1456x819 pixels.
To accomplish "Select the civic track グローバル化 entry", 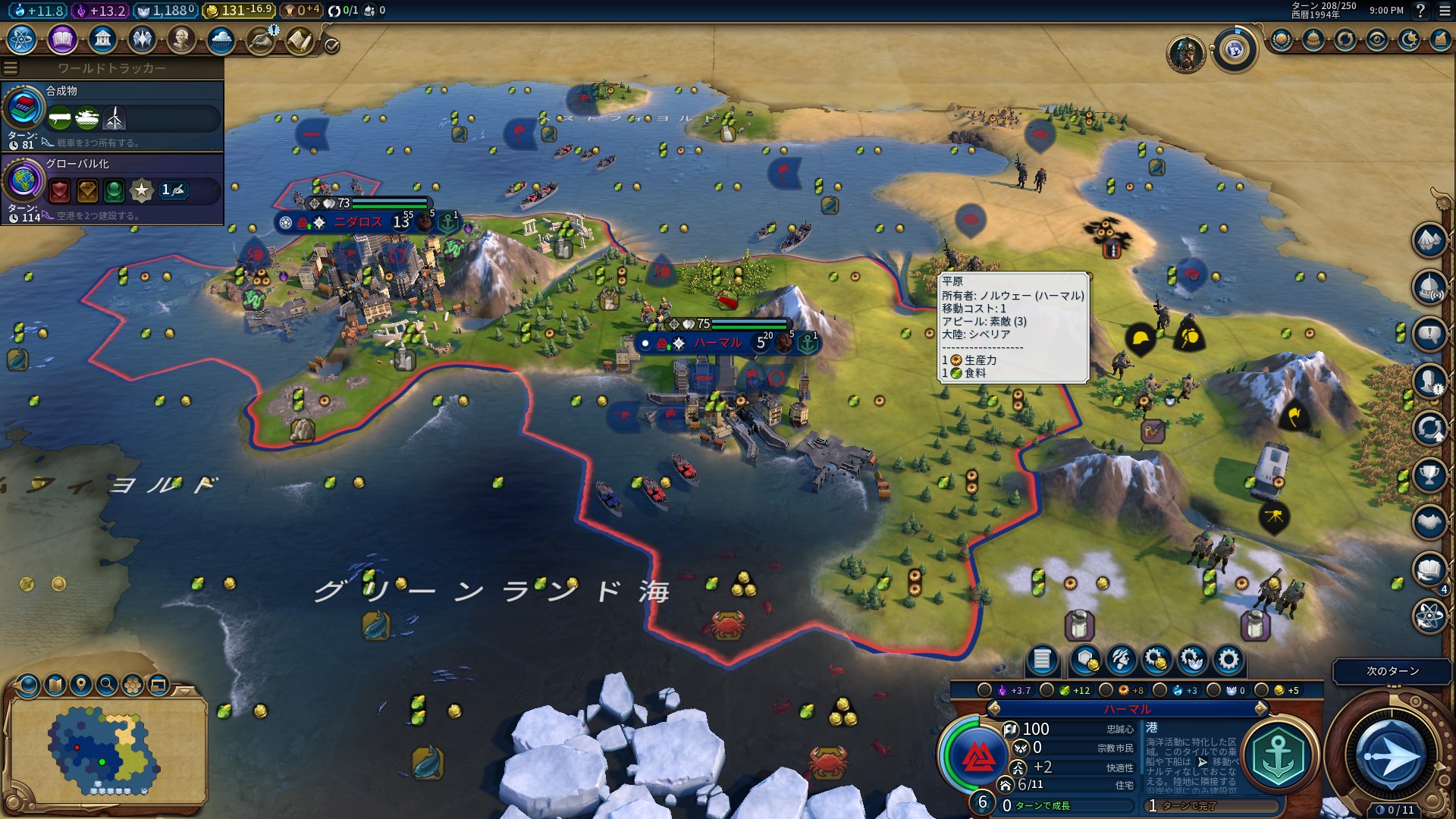I will (112, 188).
